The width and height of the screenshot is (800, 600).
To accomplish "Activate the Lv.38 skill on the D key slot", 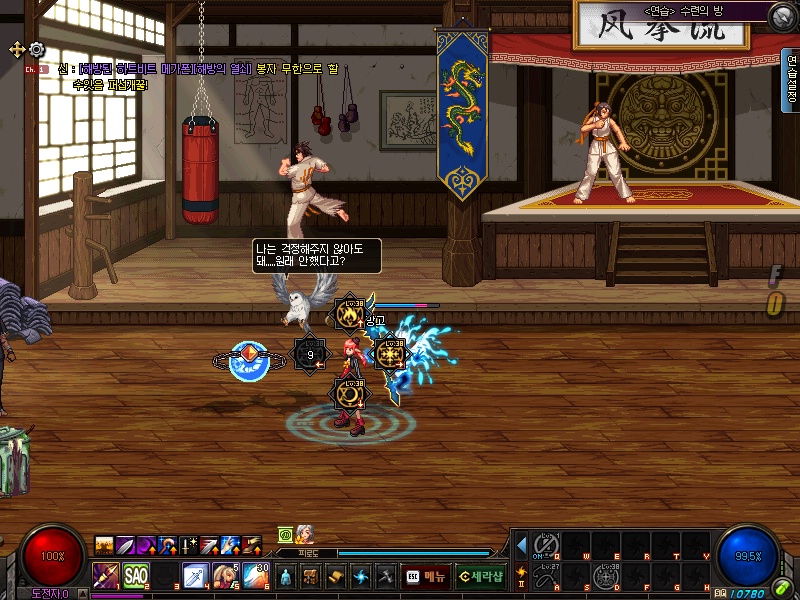I will coord(604,577).
